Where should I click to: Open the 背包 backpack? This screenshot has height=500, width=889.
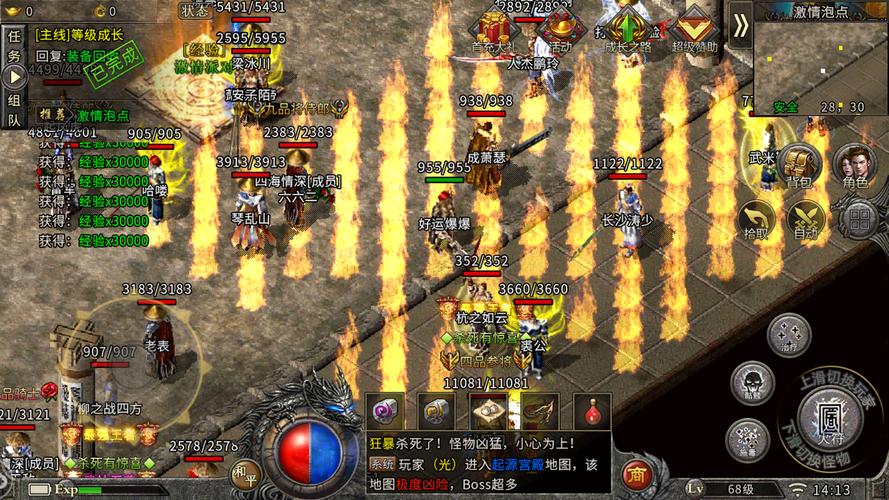click(798, 166)
